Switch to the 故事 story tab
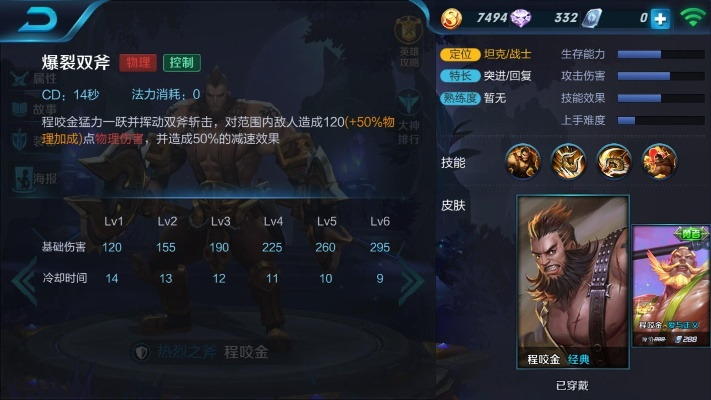The image size is (711, 400). (32, 110)
